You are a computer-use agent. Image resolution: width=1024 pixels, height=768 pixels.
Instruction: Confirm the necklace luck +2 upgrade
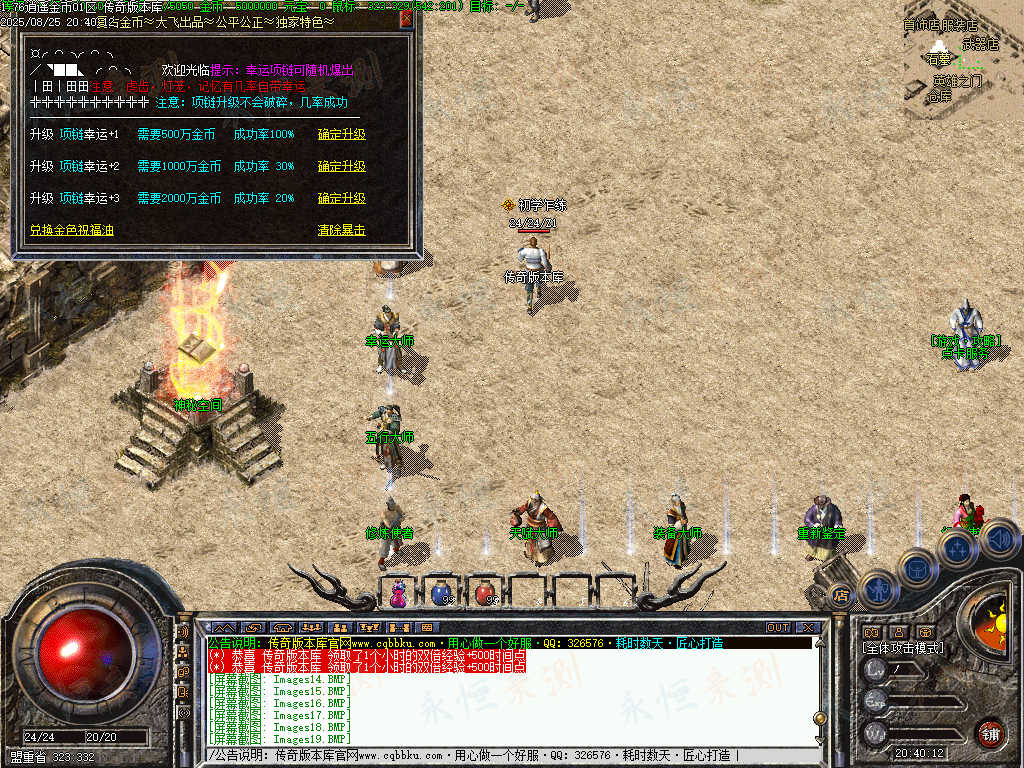pyautogui.click(x=342, y=166)
